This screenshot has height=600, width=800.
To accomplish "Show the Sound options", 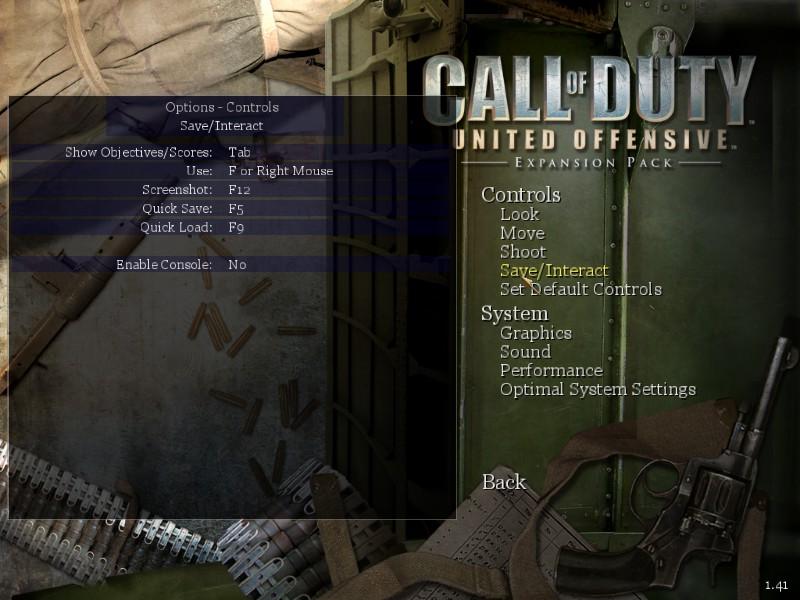I will pyautogui.click(x=525, y=352).
